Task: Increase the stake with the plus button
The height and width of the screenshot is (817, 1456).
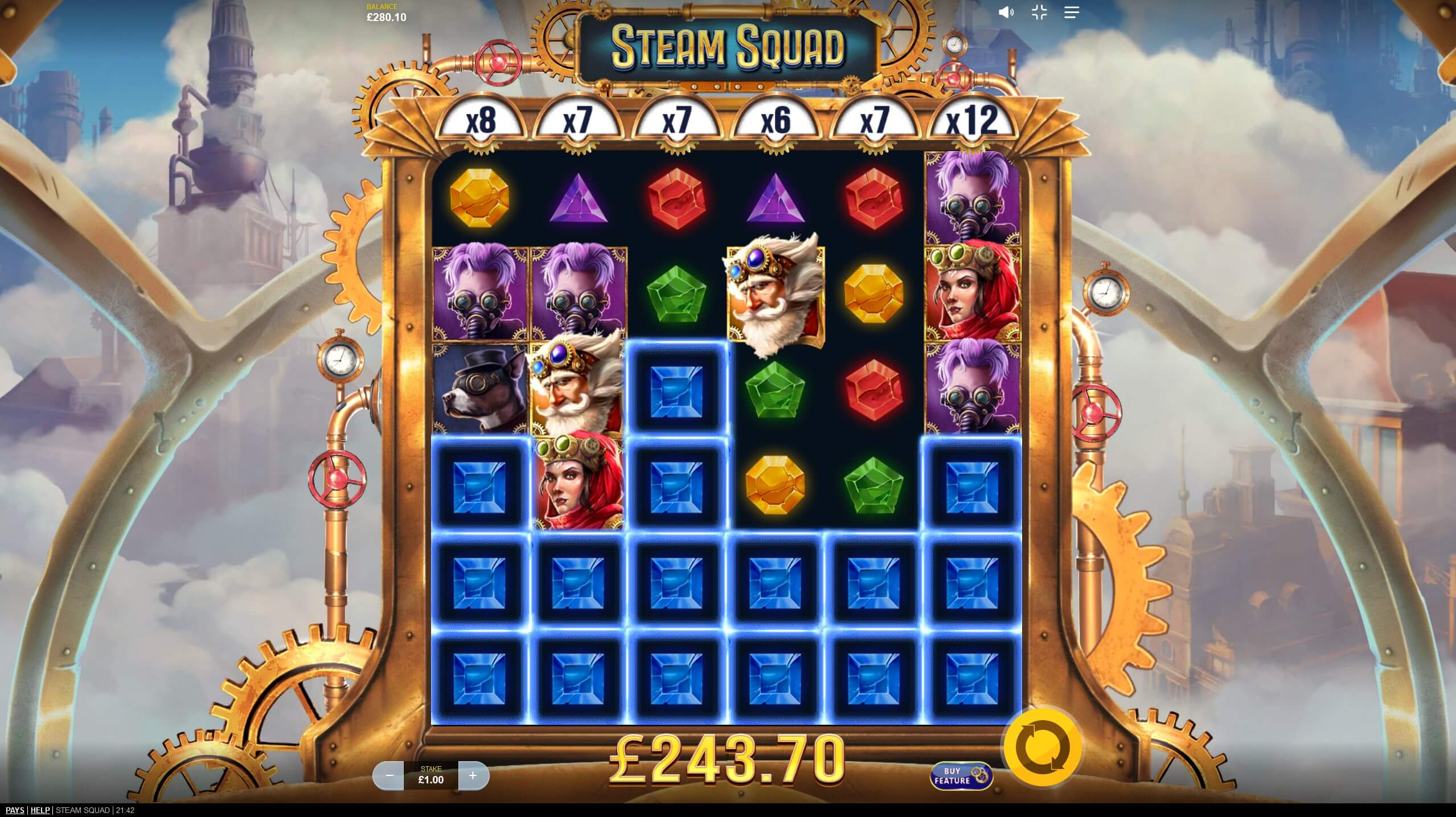Action: point(473,775)
